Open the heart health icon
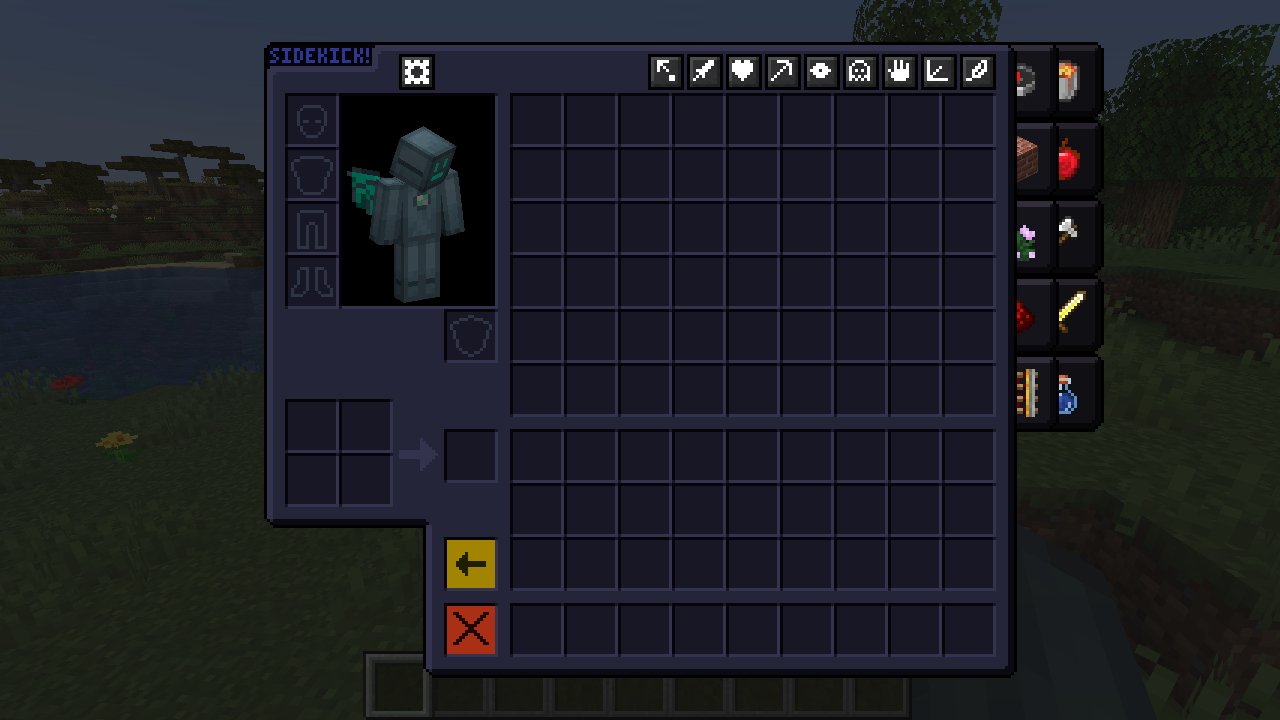 (x=743, y=71)
